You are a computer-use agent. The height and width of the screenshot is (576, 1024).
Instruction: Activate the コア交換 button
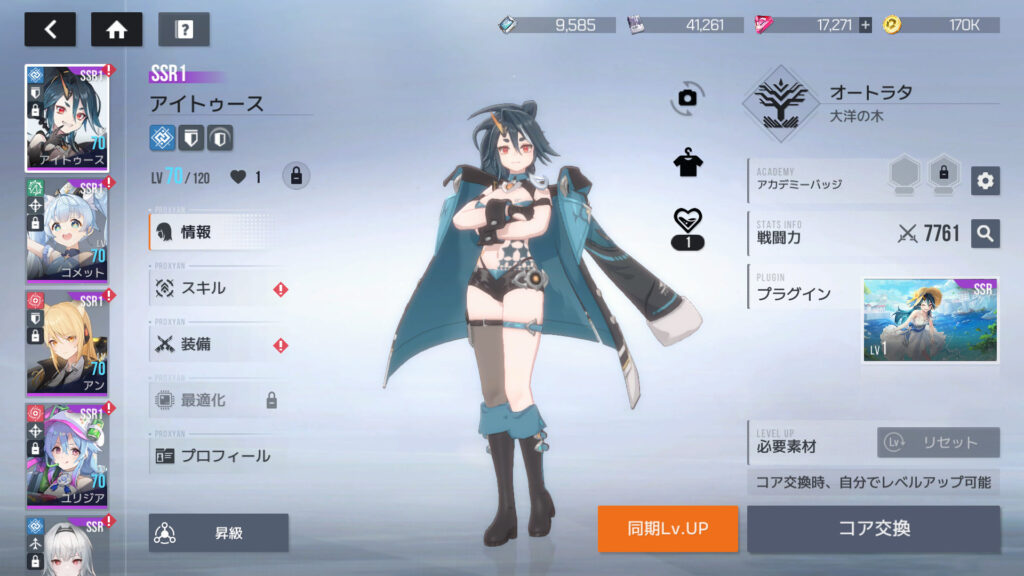click(873, 529)
